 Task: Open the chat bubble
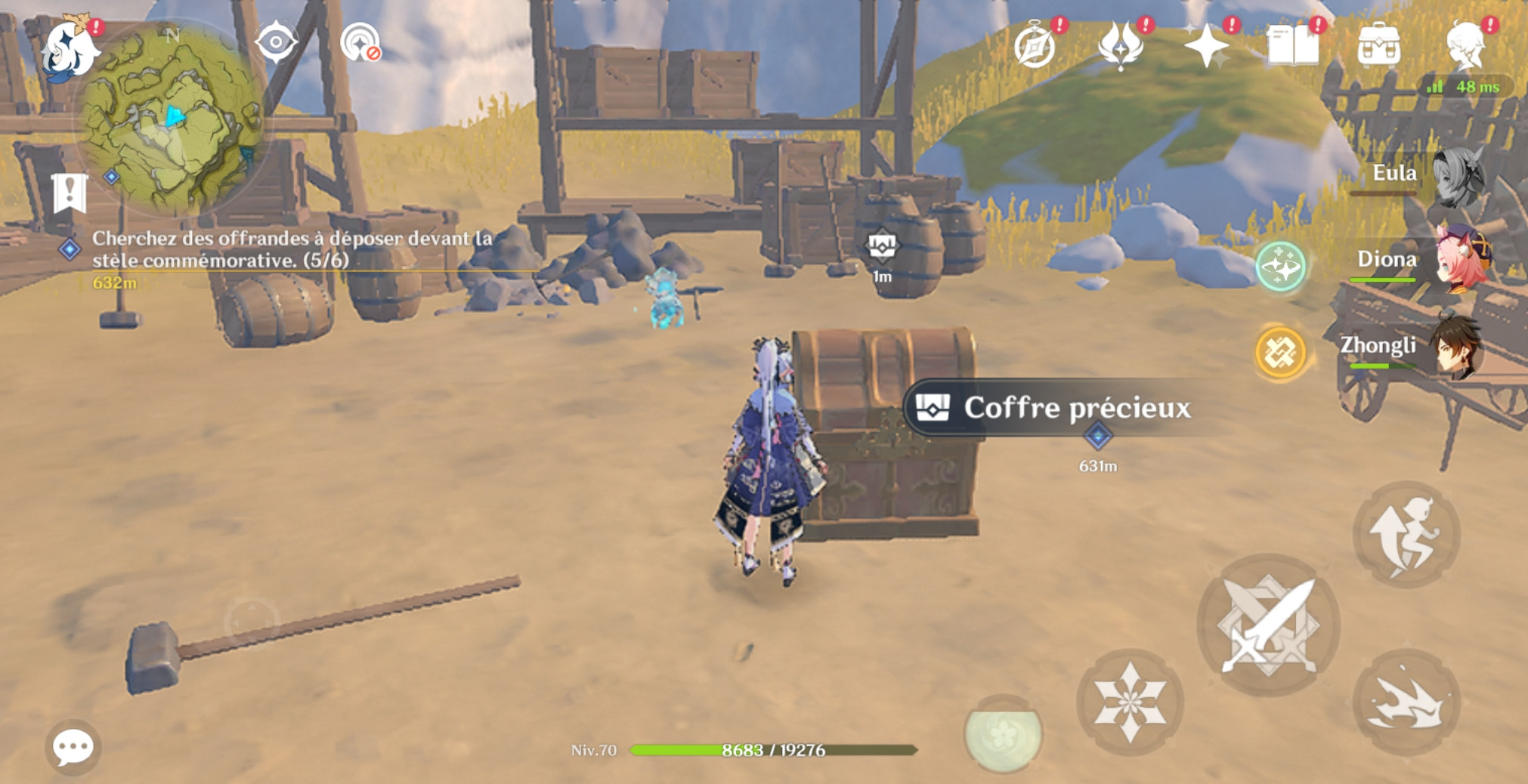tap(73, 747)
